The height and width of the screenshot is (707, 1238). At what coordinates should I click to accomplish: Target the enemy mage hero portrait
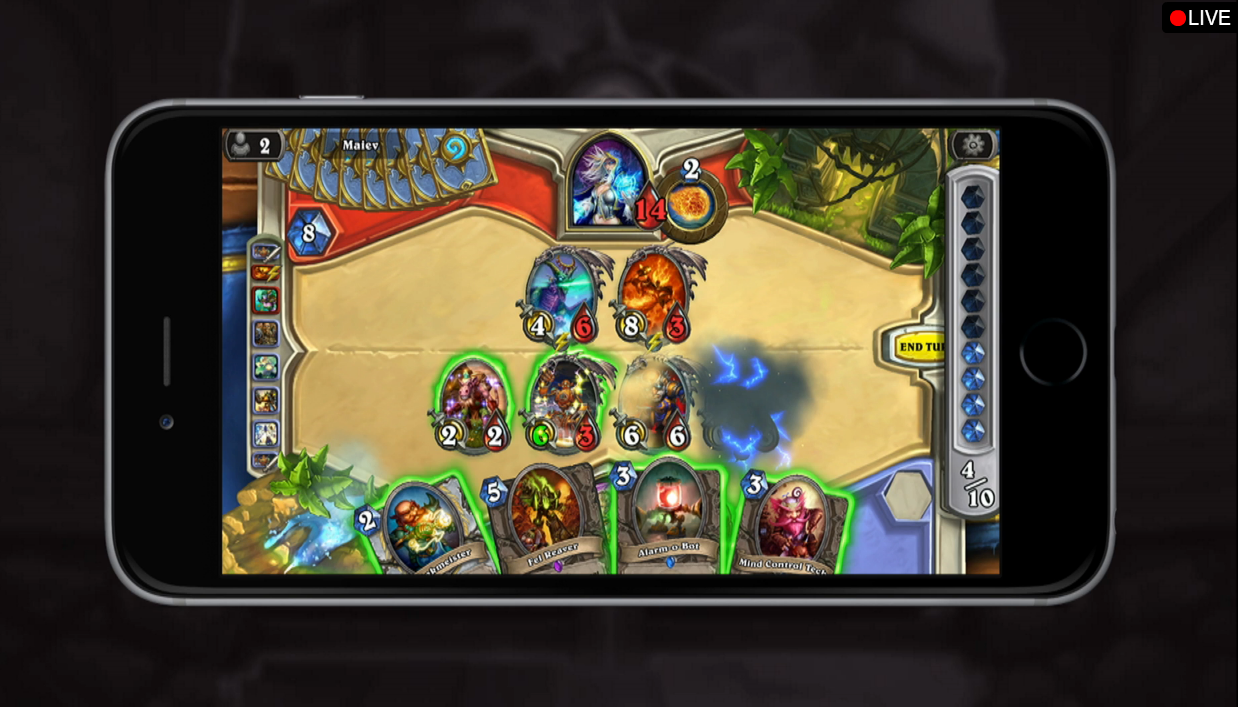pos(608,182)
